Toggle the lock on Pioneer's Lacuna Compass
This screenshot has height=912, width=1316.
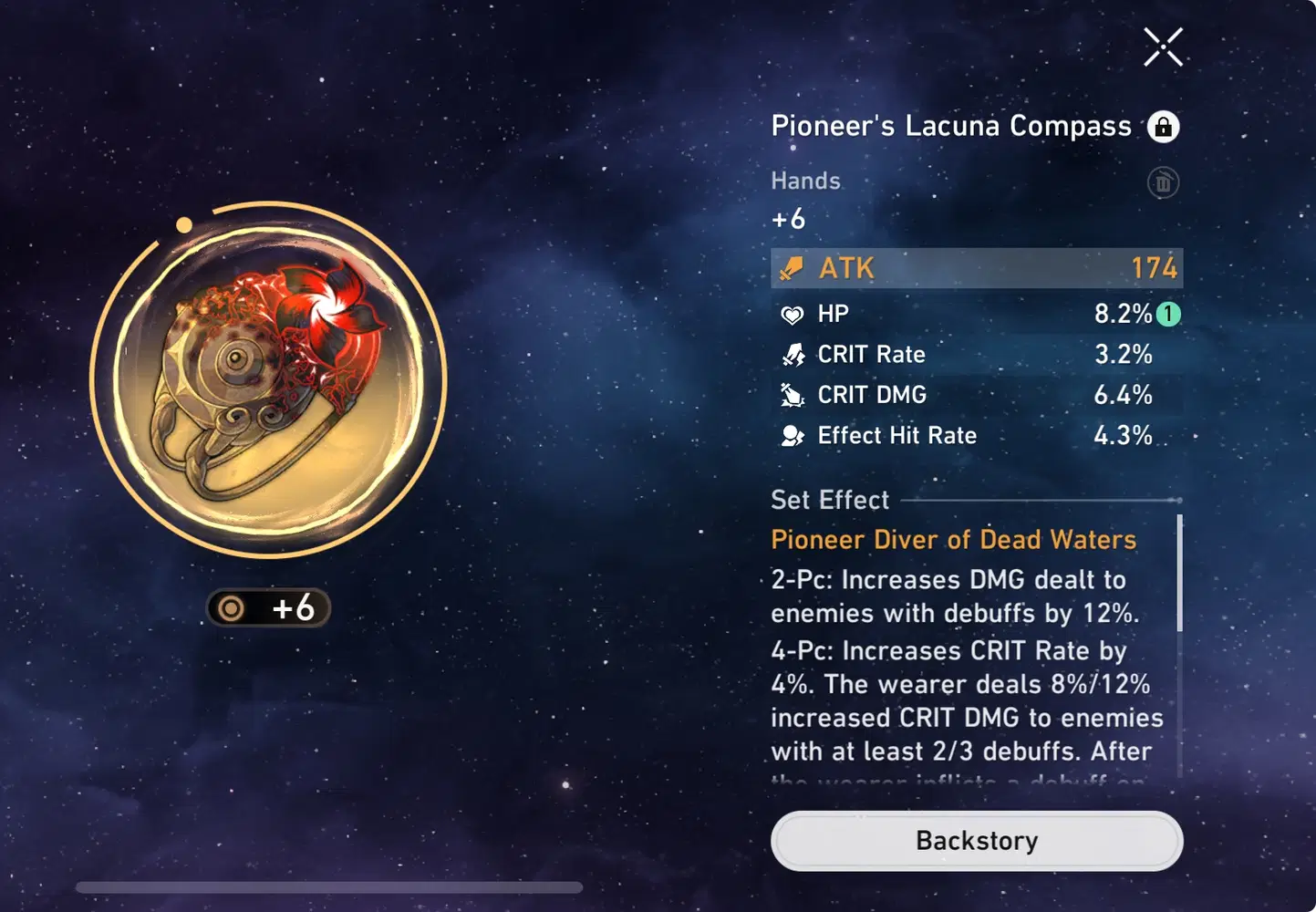[1163, 127]
